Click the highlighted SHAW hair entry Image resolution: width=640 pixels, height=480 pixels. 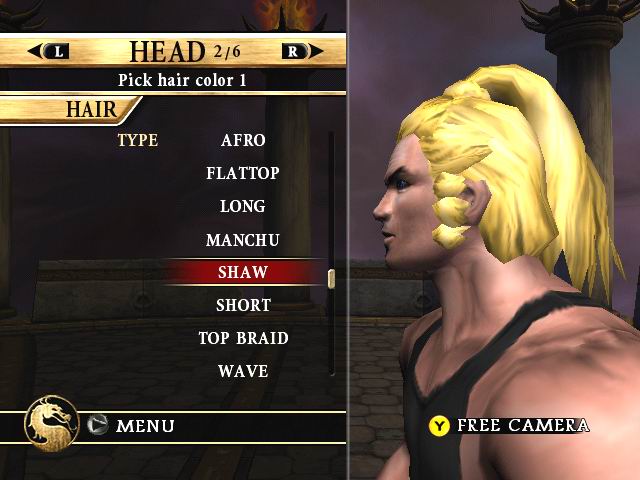tap(243, 272)
